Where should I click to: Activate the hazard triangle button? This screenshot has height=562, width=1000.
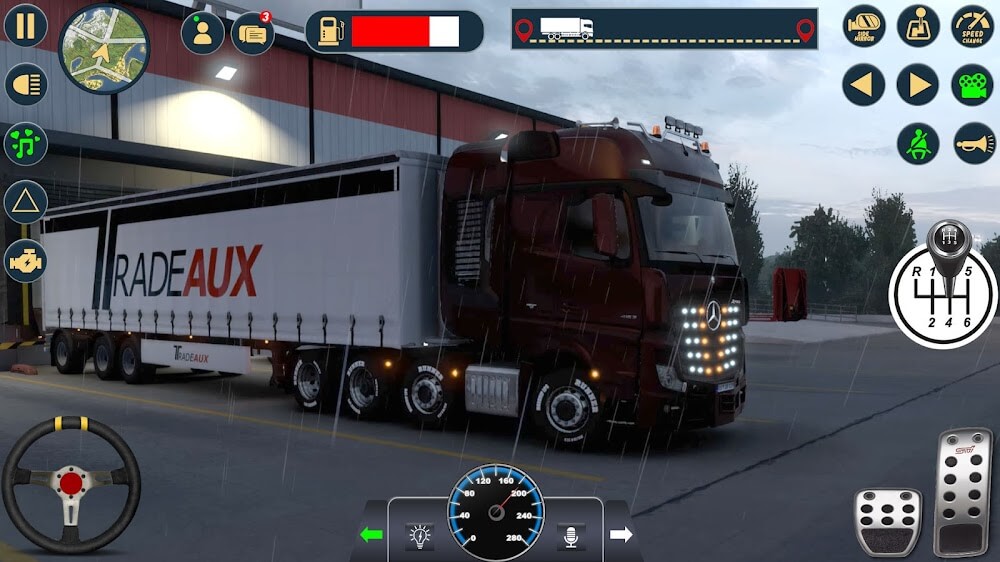26,202
